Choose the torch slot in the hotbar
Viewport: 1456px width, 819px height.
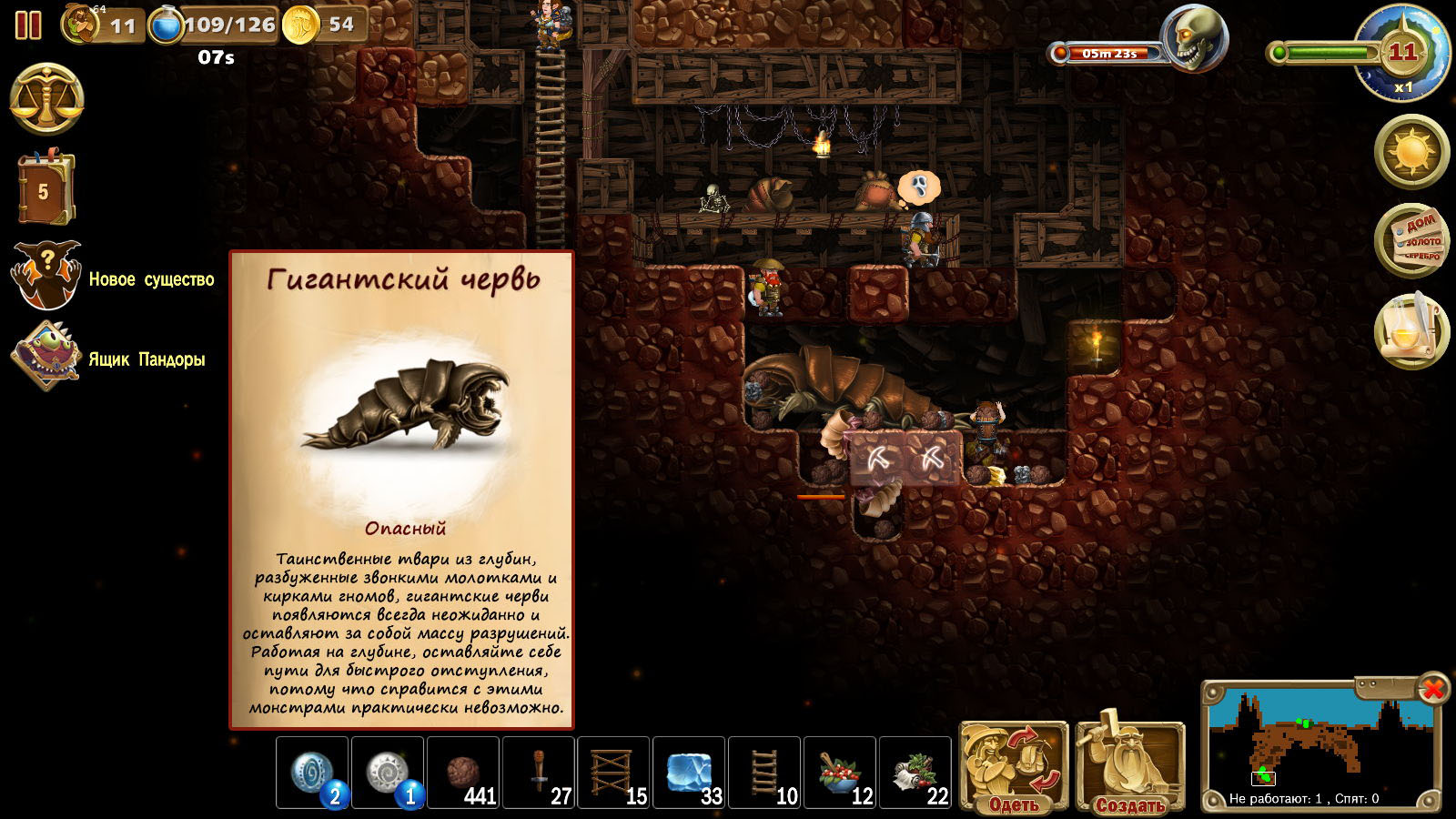tap(539, 773)
